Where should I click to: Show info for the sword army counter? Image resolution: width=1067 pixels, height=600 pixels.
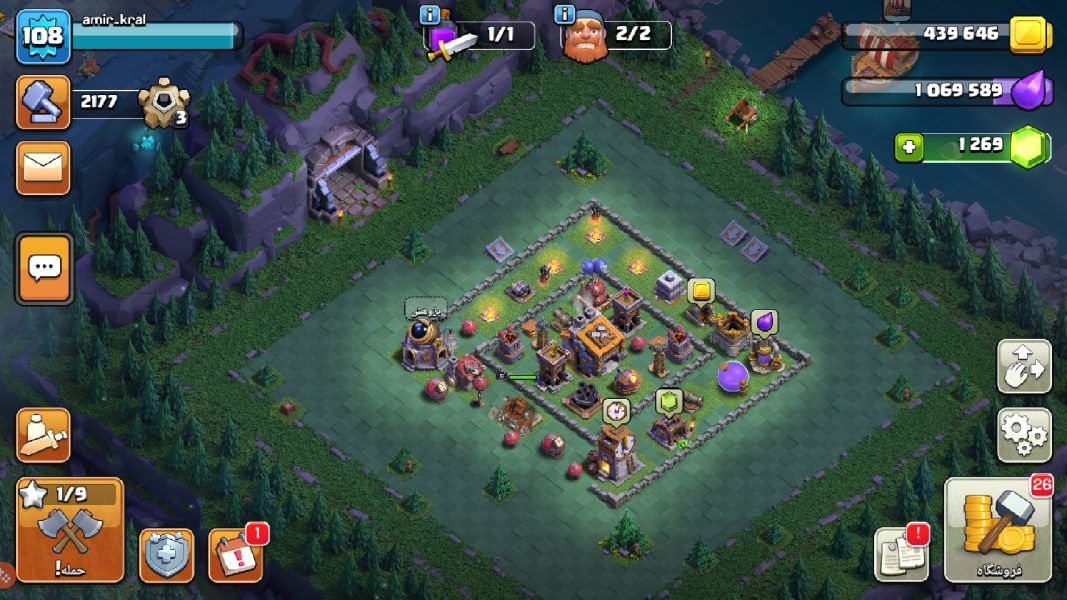click(431, 15)
